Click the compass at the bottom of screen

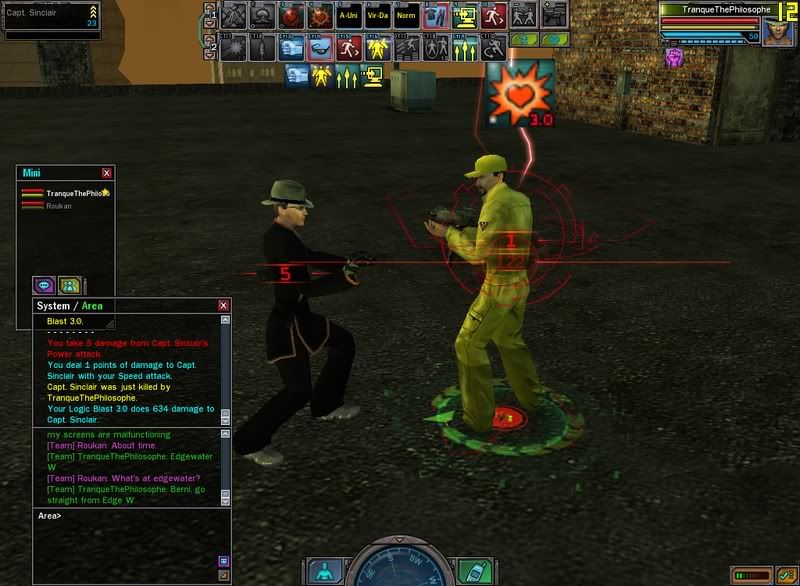400,565
